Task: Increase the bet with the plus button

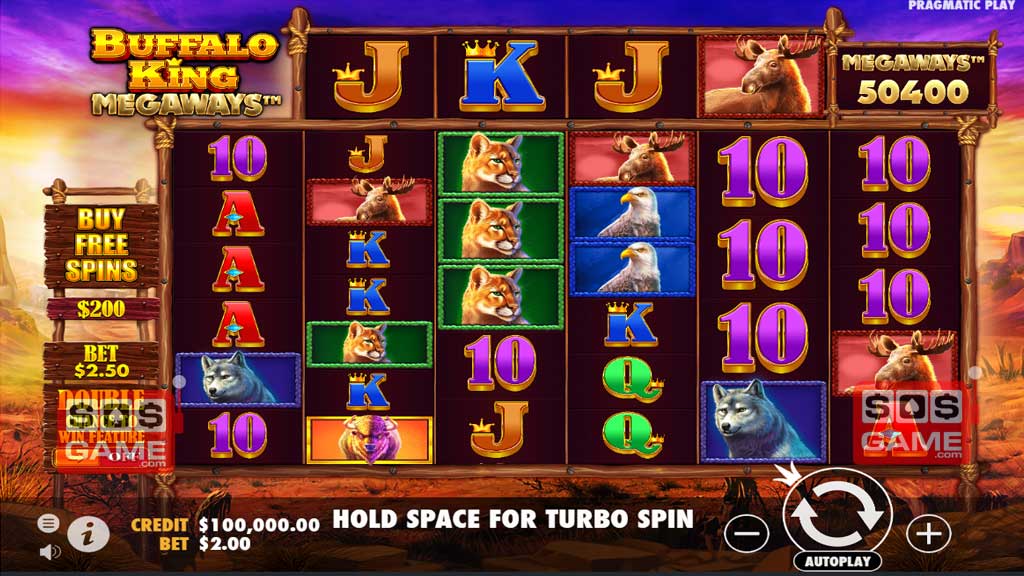Action: pyautogui.click(x=928, y=533)
